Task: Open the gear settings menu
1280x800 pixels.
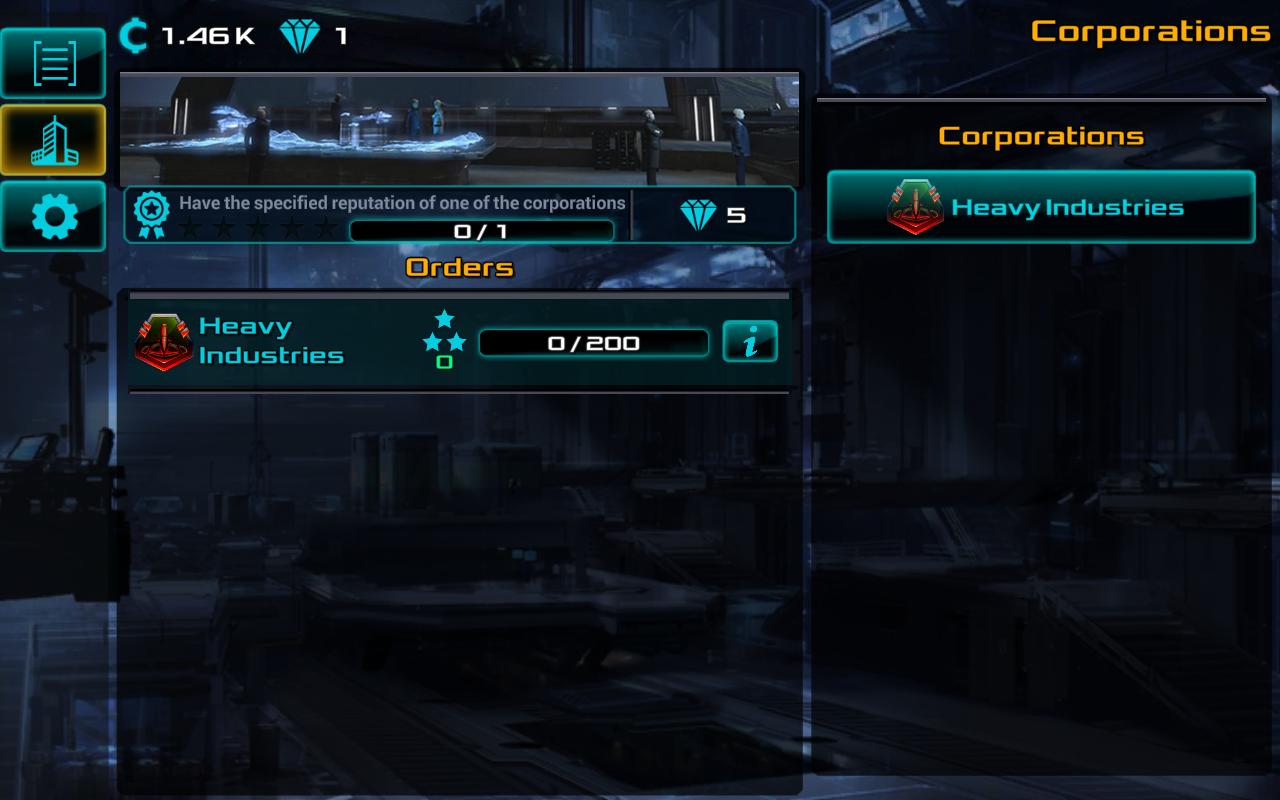Action: 53,216
